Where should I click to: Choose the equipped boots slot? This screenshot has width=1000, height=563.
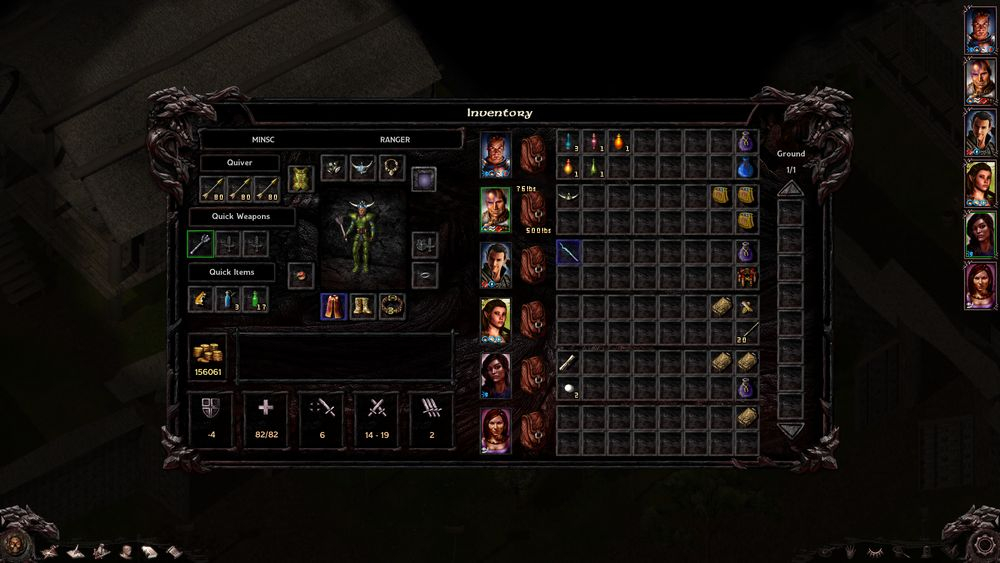(362, 305)
